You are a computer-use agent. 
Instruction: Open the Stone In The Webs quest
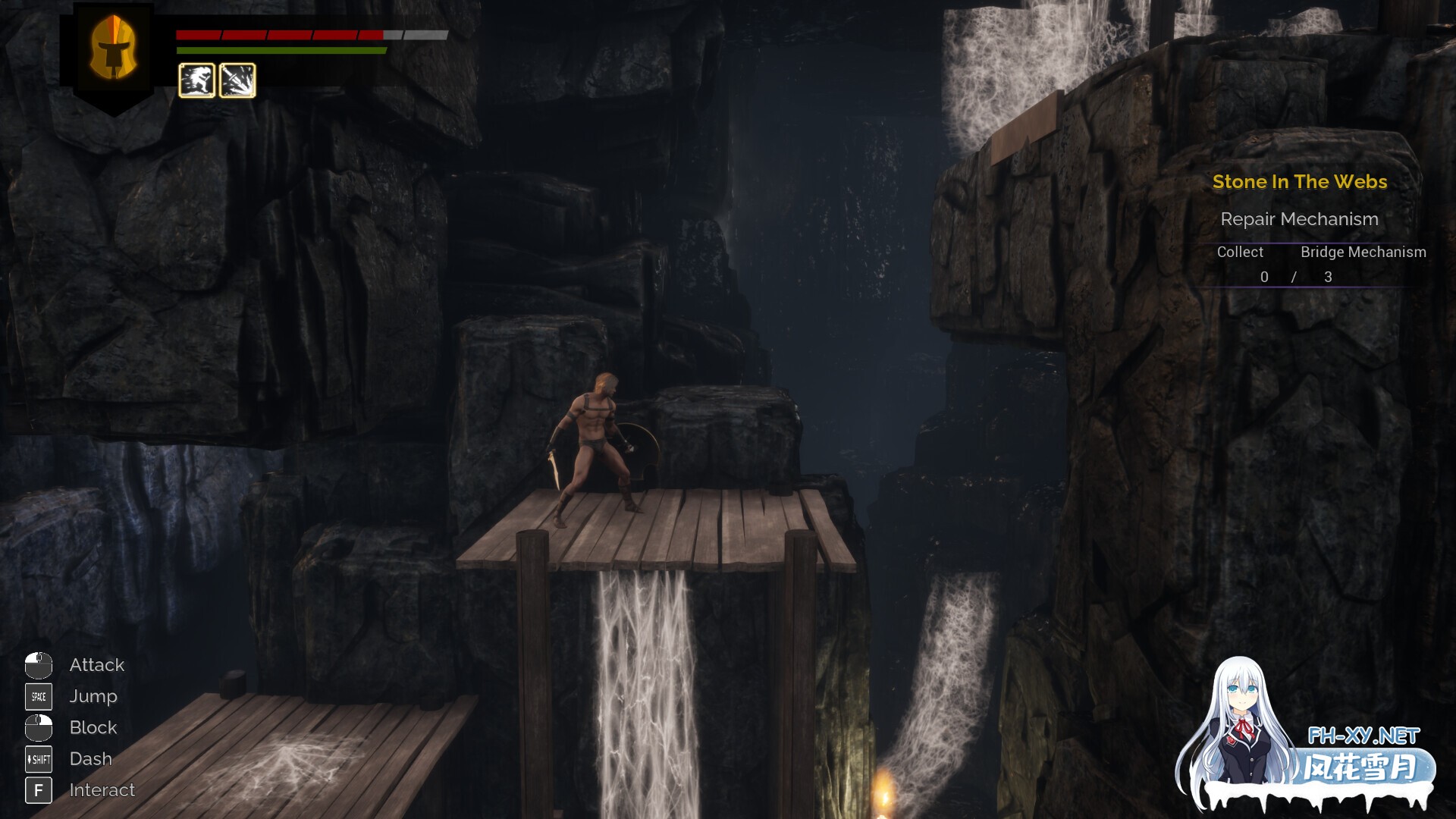coord(1299,182)
